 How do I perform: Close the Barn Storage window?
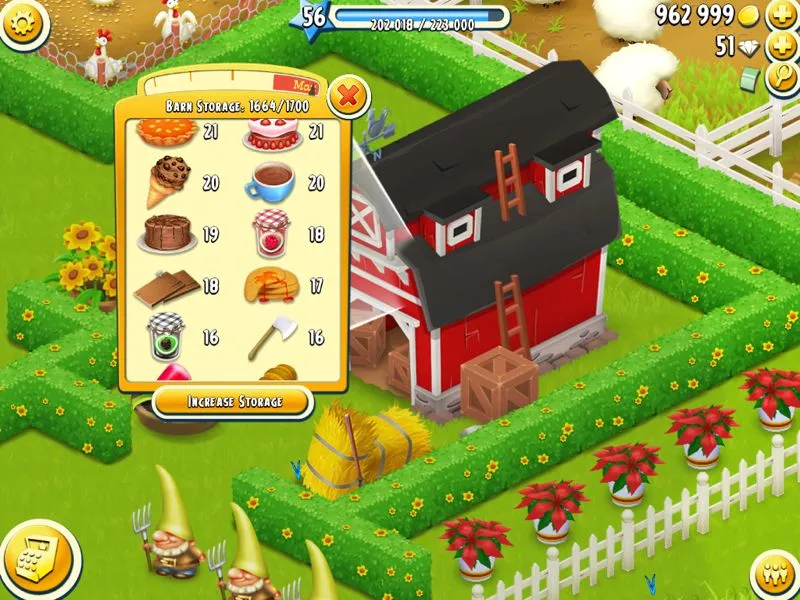click(x=348, y=97)
